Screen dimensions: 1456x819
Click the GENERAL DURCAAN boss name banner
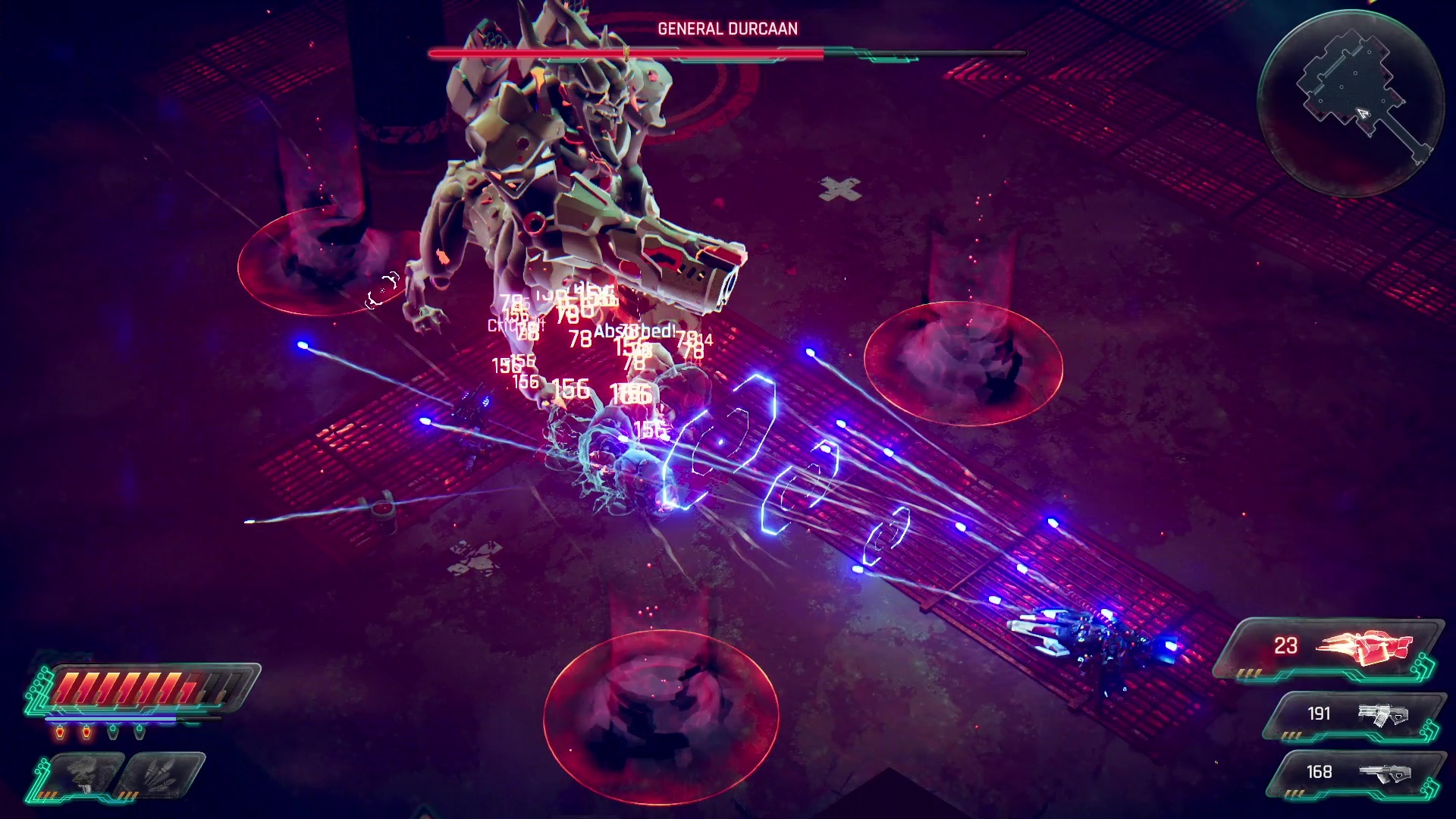728,29
